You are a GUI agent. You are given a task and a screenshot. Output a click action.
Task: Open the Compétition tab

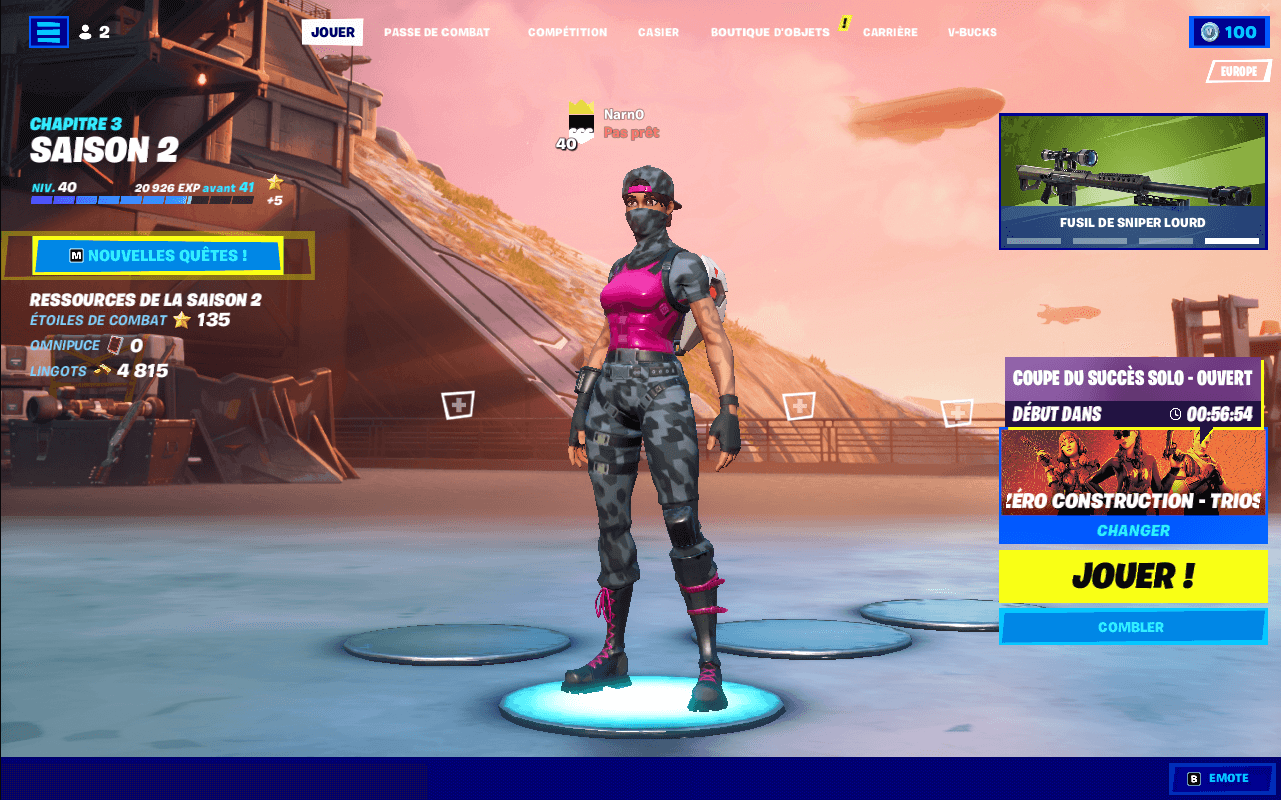point(567,31)
